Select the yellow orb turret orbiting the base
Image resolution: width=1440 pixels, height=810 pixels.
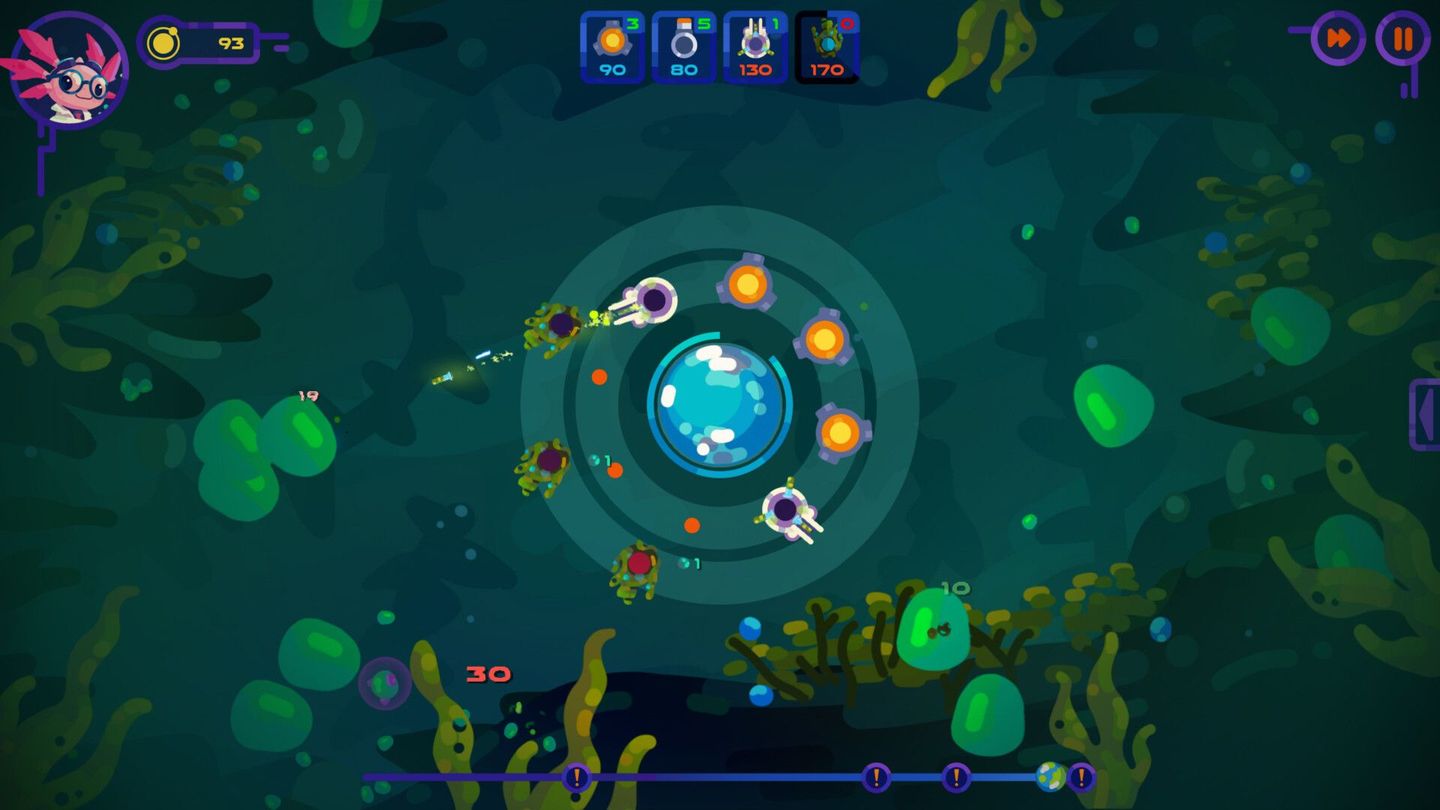pos(748,284)
